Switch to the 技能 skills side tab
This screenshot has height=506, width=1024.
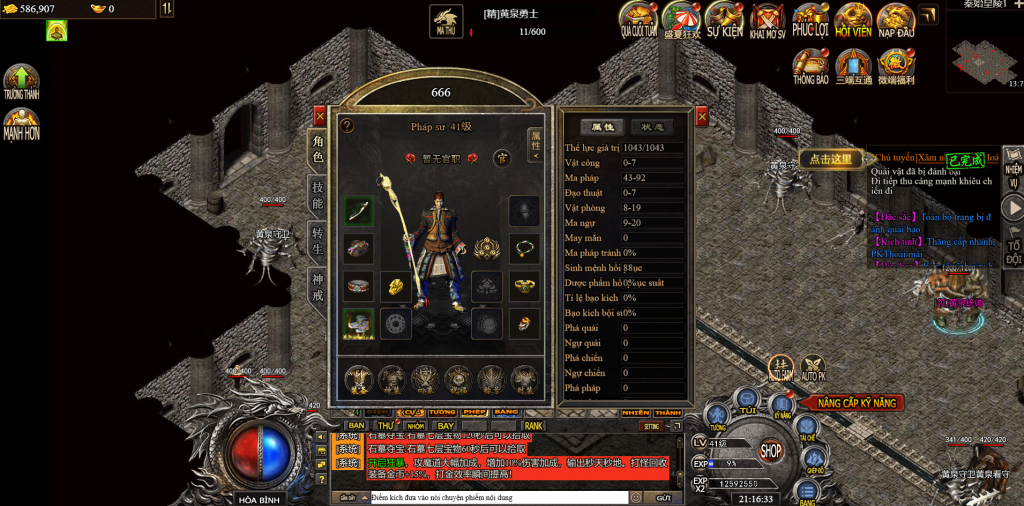click(318, 196)
